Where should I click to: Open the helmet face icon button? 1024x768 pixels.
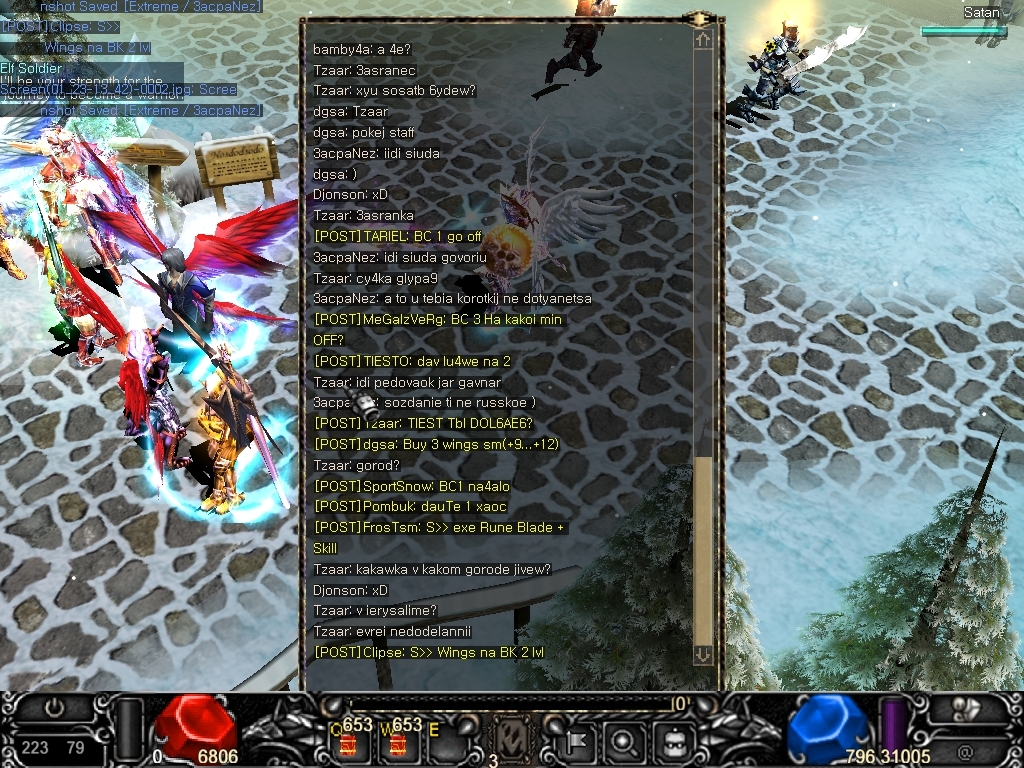[673, 742]
